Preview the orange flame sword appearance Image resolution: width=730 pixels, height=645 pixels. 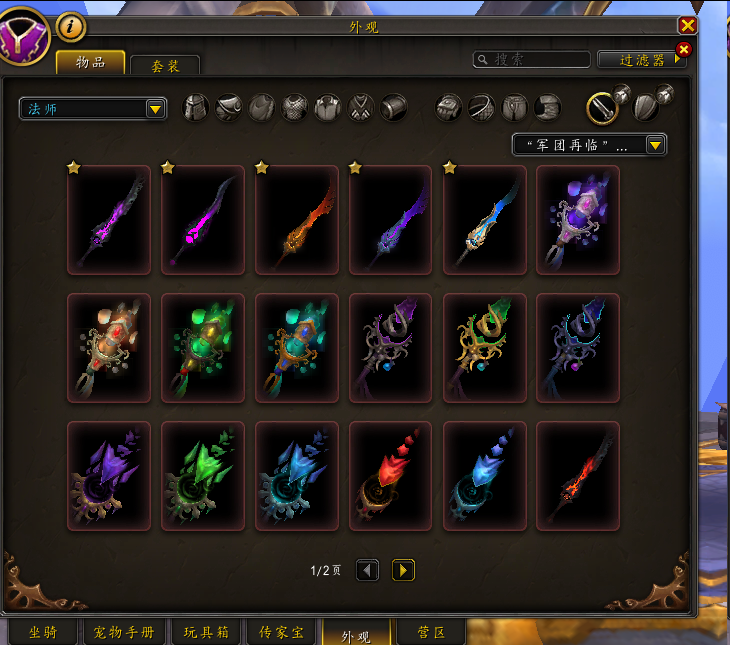pyautogui.click(x=296, y=220)
